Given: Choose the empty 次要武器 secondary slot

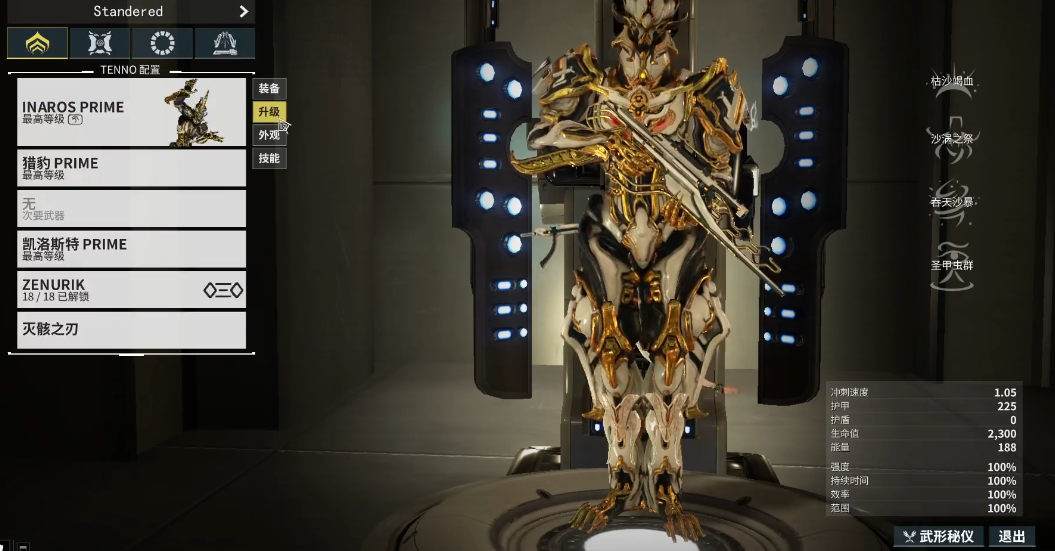Looking at the screenshot, I should pyautogui.click(x=131, y=208).
